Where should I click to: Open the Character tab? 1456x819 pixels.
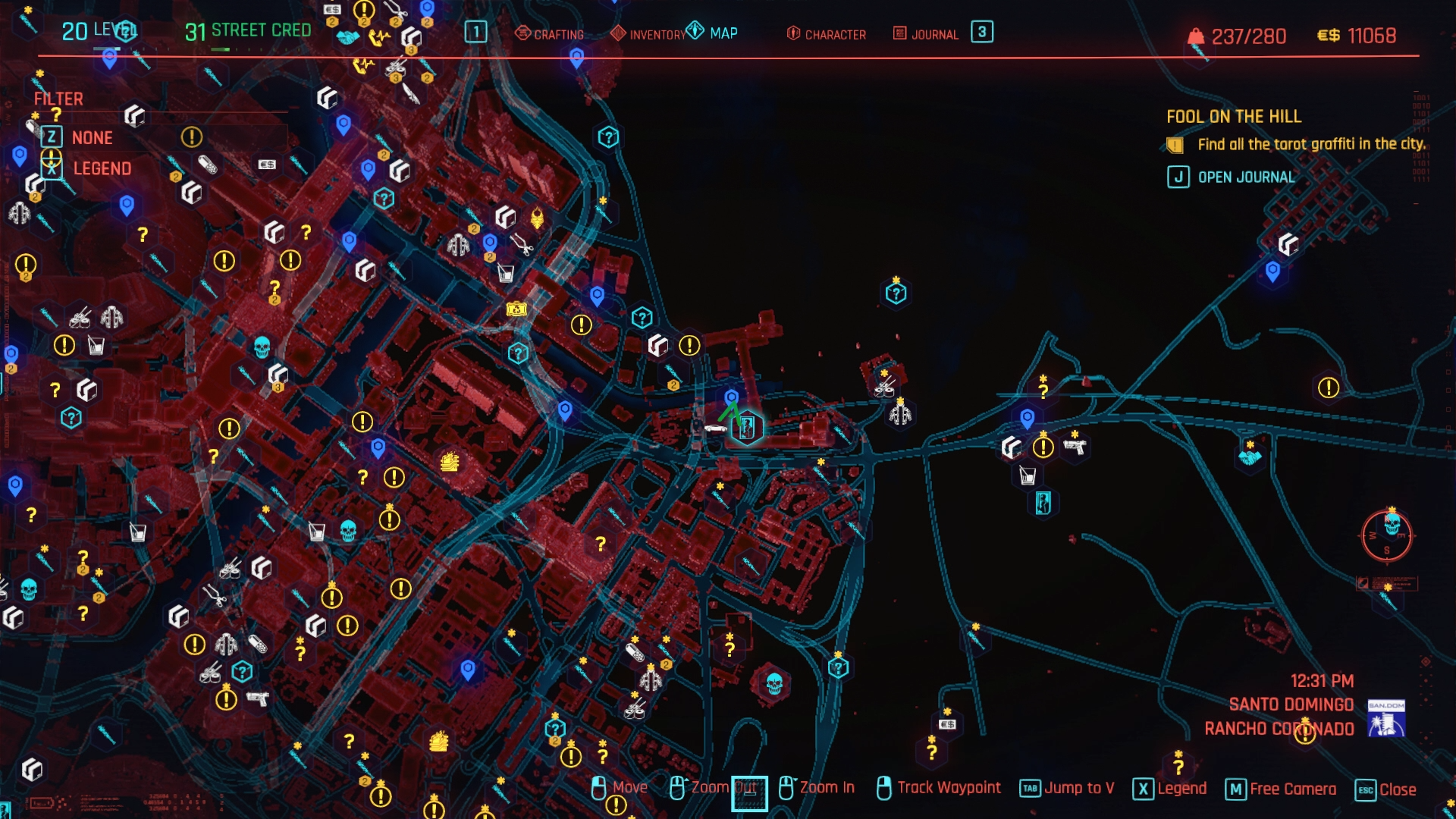pyautogui.click(x=826, y=34)
